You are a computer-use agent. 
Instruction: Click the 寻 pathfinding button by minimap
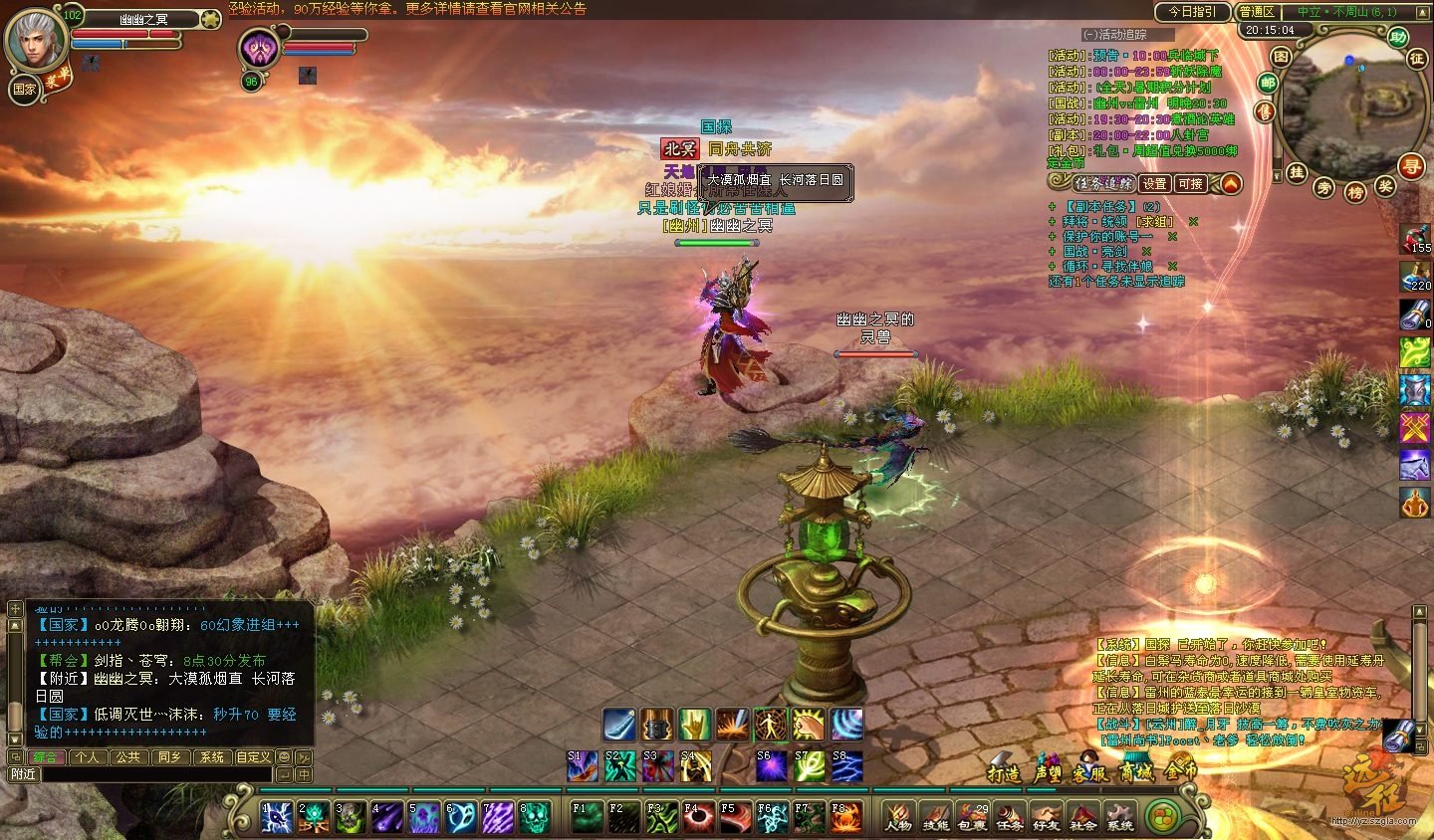pyautogui.click(x=1411, y=167)
